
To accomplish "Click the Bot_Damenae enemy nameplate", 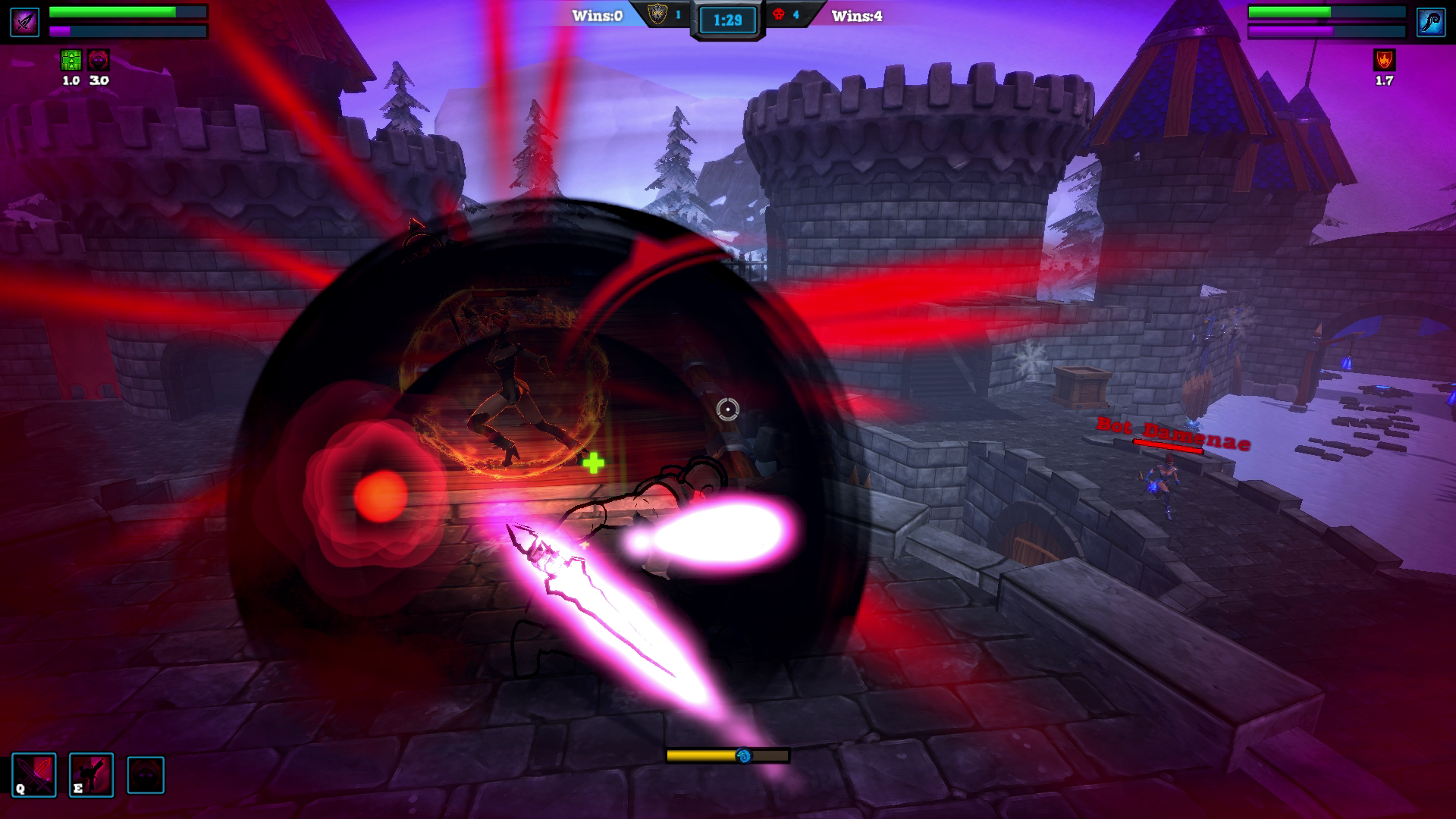I will pos(1172,429).
